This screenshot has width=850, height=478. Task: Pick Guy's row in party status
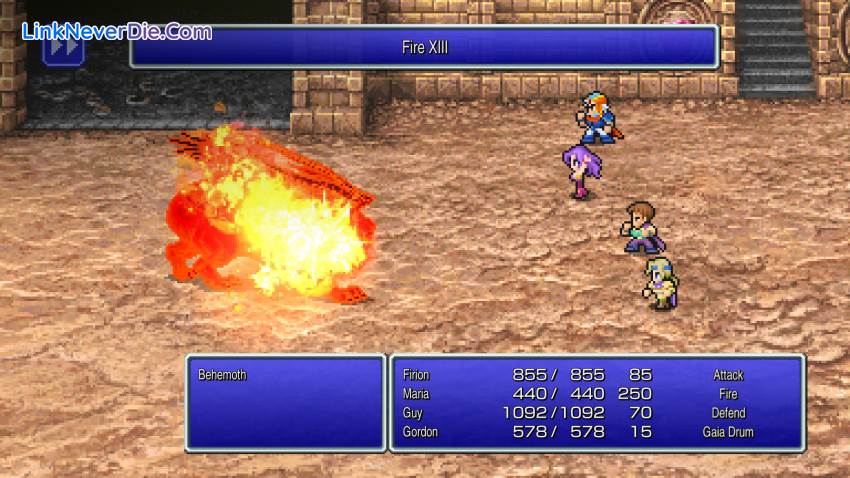[x=412, y=413]
